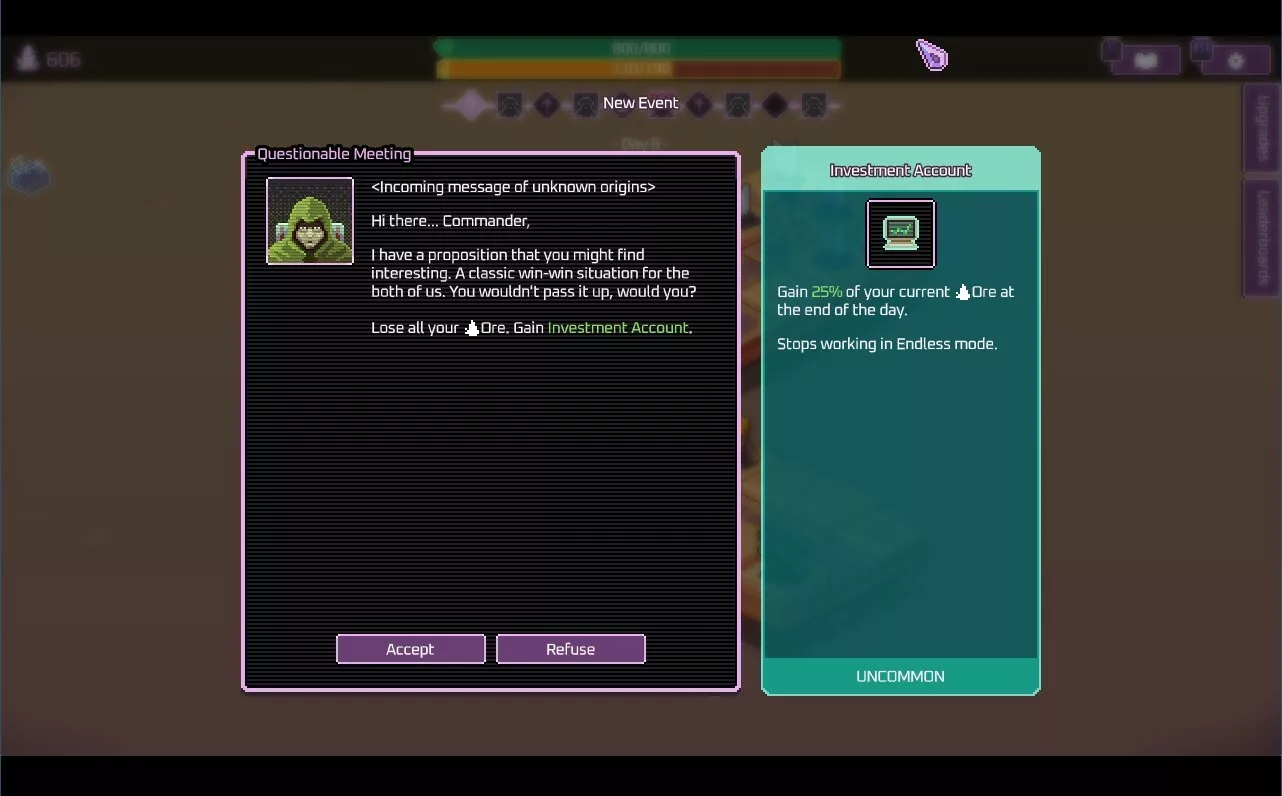Open the Upgrades side tab
Image resolution: width=1282 pixels, height=796 pixels.
pyautogui.click(x=1262, y=129)
